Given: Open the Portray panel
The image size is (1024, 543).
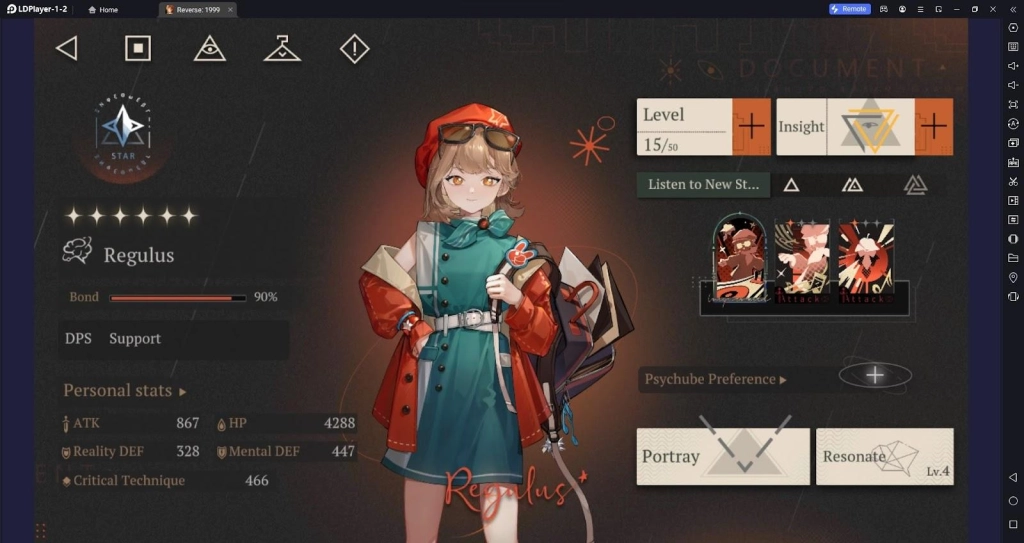Looking at the screenshot, I should pos(723,456).
